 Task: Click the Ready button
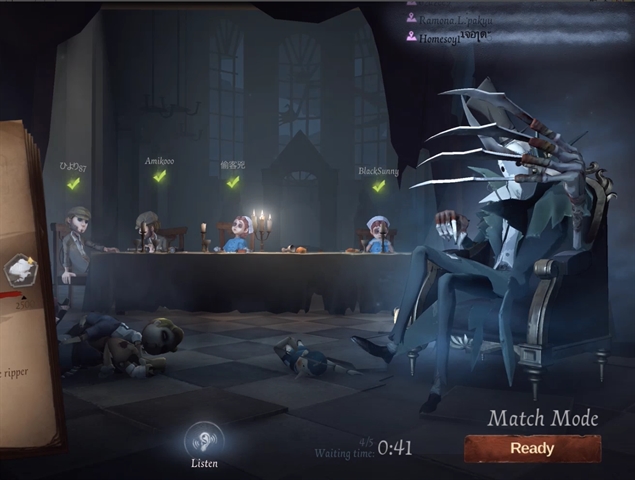(x=532, y=448)
